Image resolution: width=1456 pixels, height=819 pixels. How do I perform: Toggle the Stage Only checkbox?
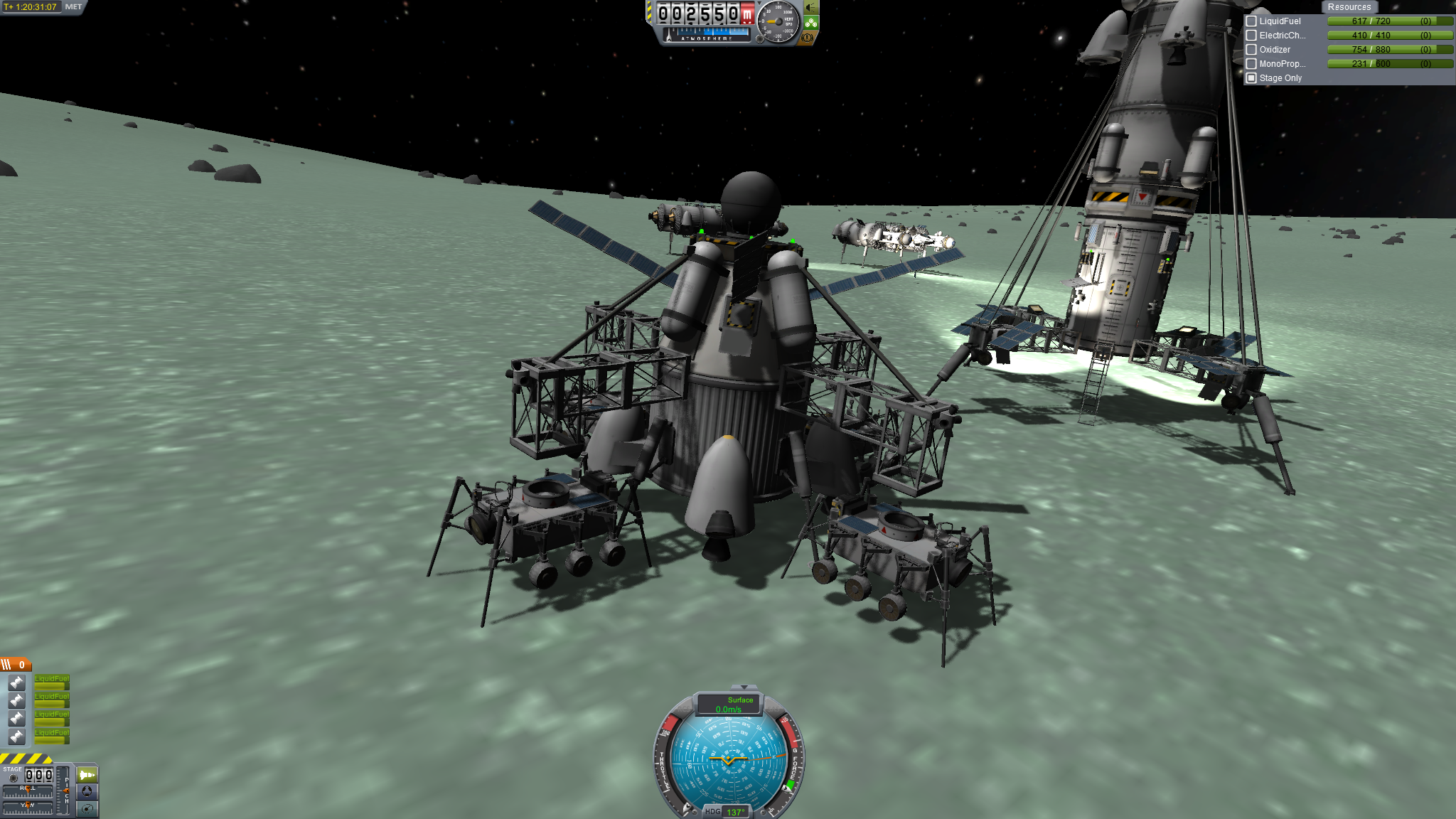pos(1251,78)
